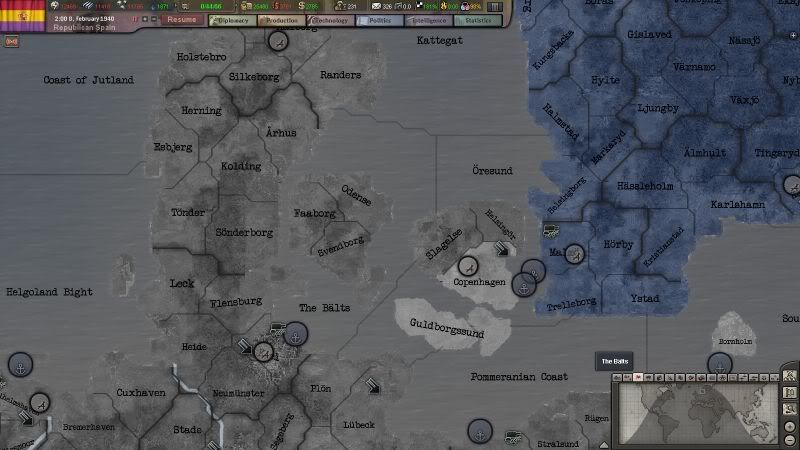Open the menu button in top-right corner

point(495,7)
